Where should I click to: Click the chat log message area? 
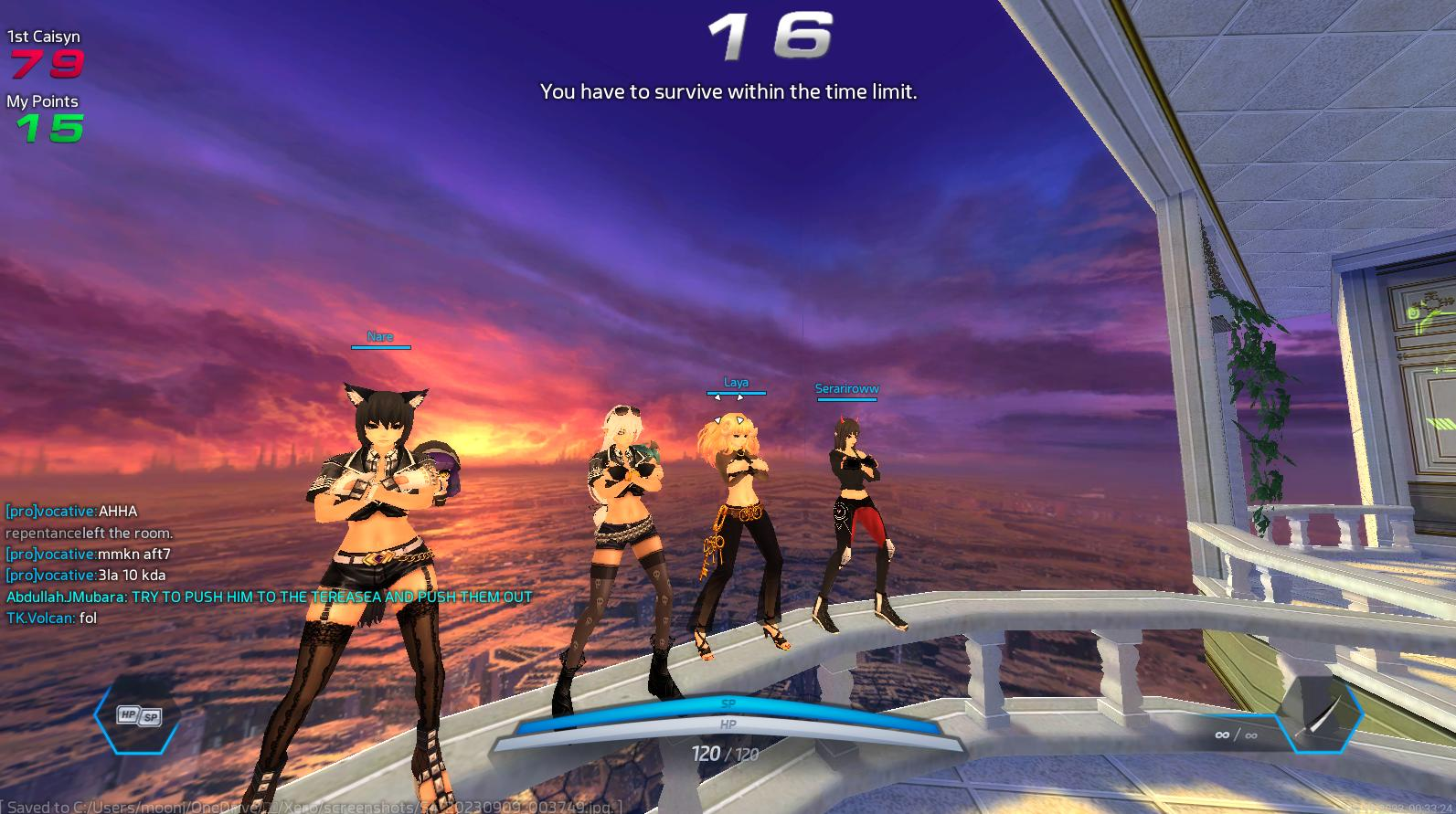(x=269, y=565)
